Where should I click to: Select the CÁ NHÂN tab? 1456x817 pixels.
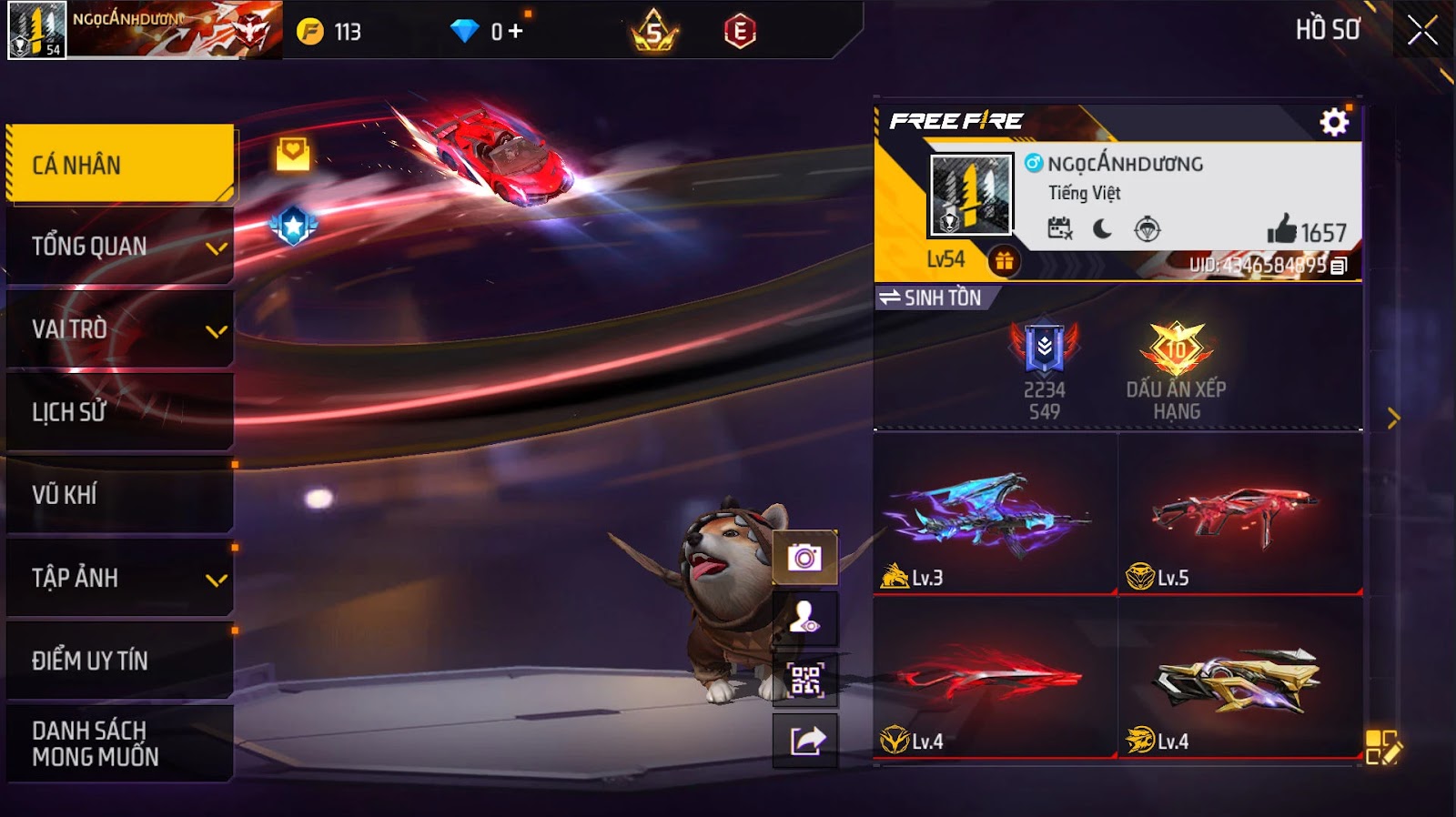point(119,164)
